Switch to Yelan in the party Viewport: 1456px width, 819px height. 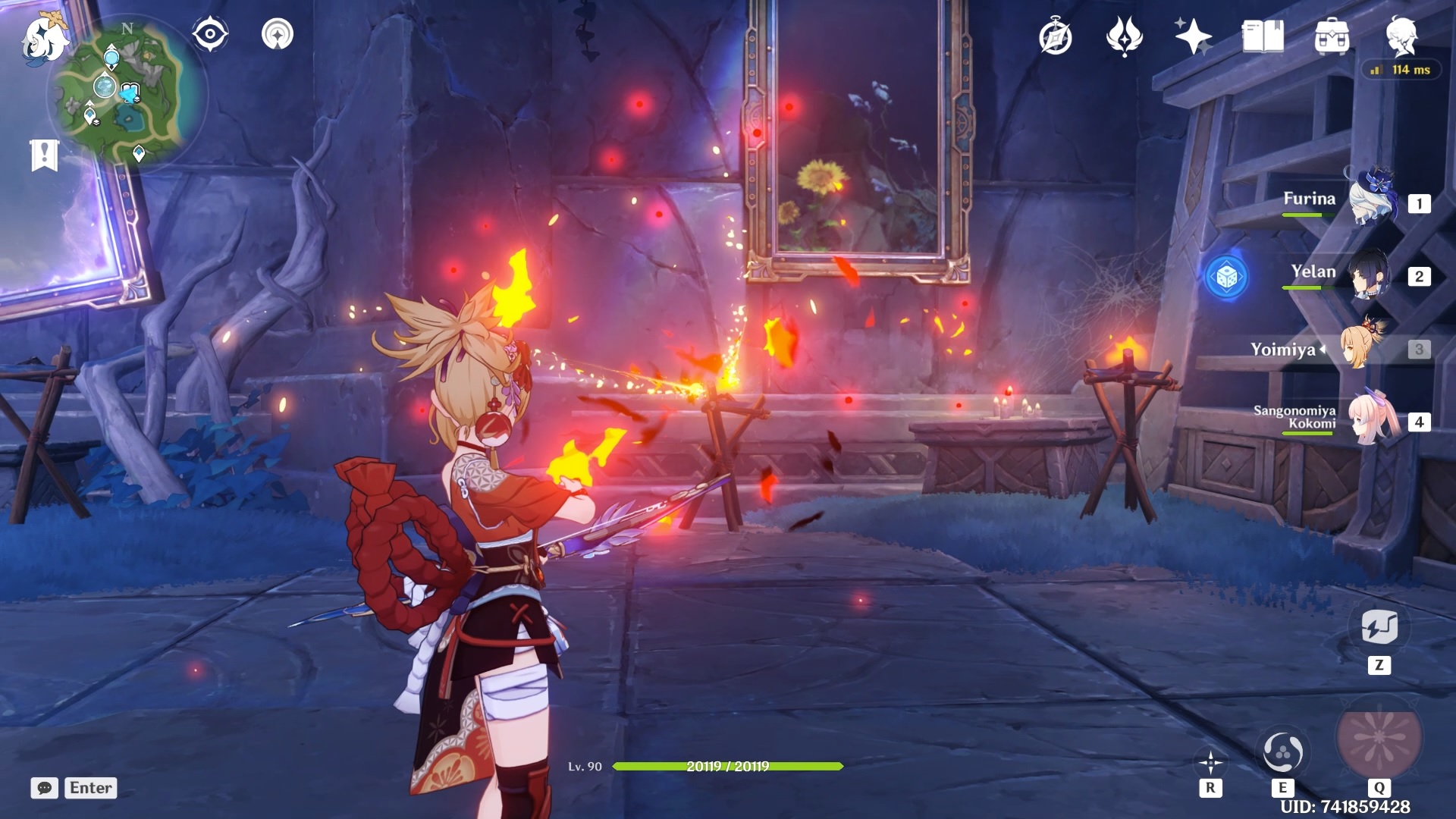point(1370,274)
